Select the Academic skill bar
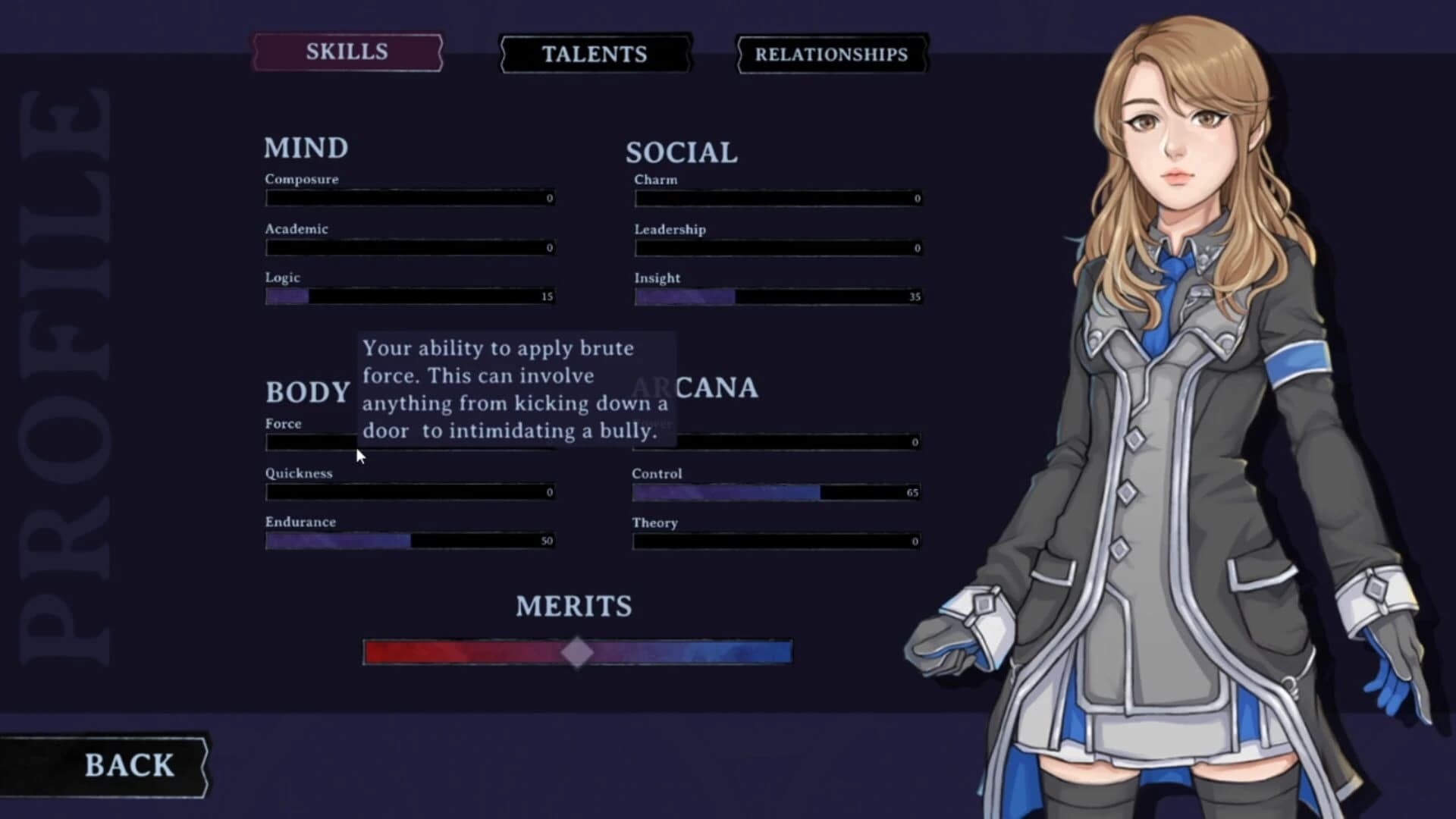The image size is (1456, 819). 409,246
